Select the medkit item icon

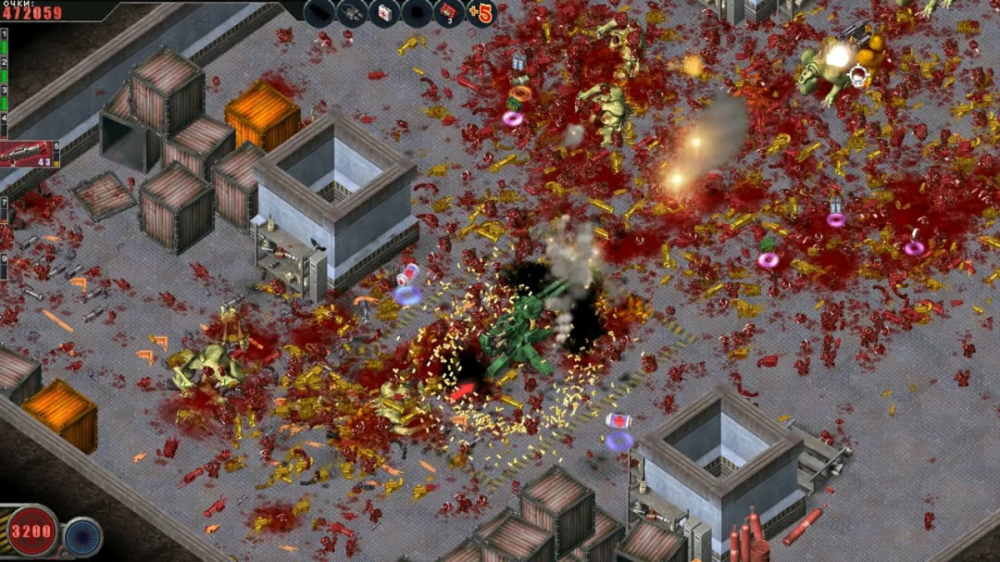385,13
